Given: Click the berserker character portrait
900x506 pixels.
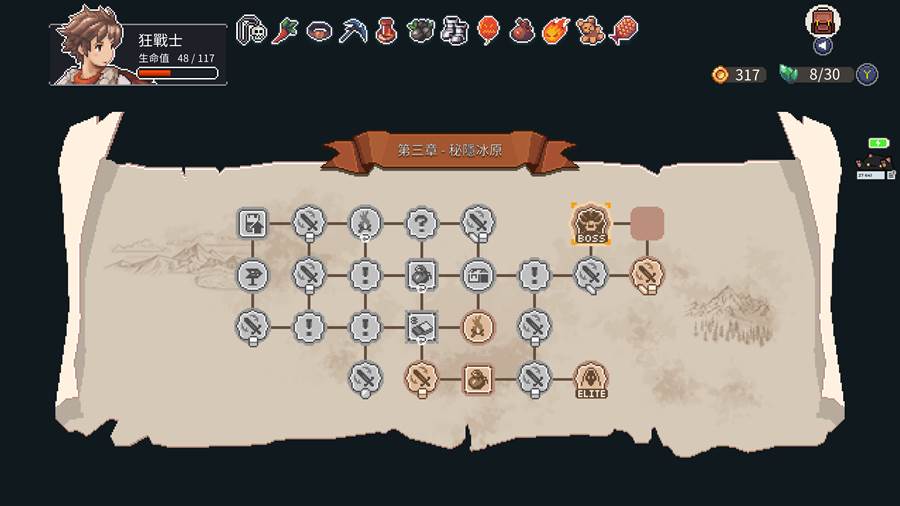Looking at the screenshot, I should point(92,48).
